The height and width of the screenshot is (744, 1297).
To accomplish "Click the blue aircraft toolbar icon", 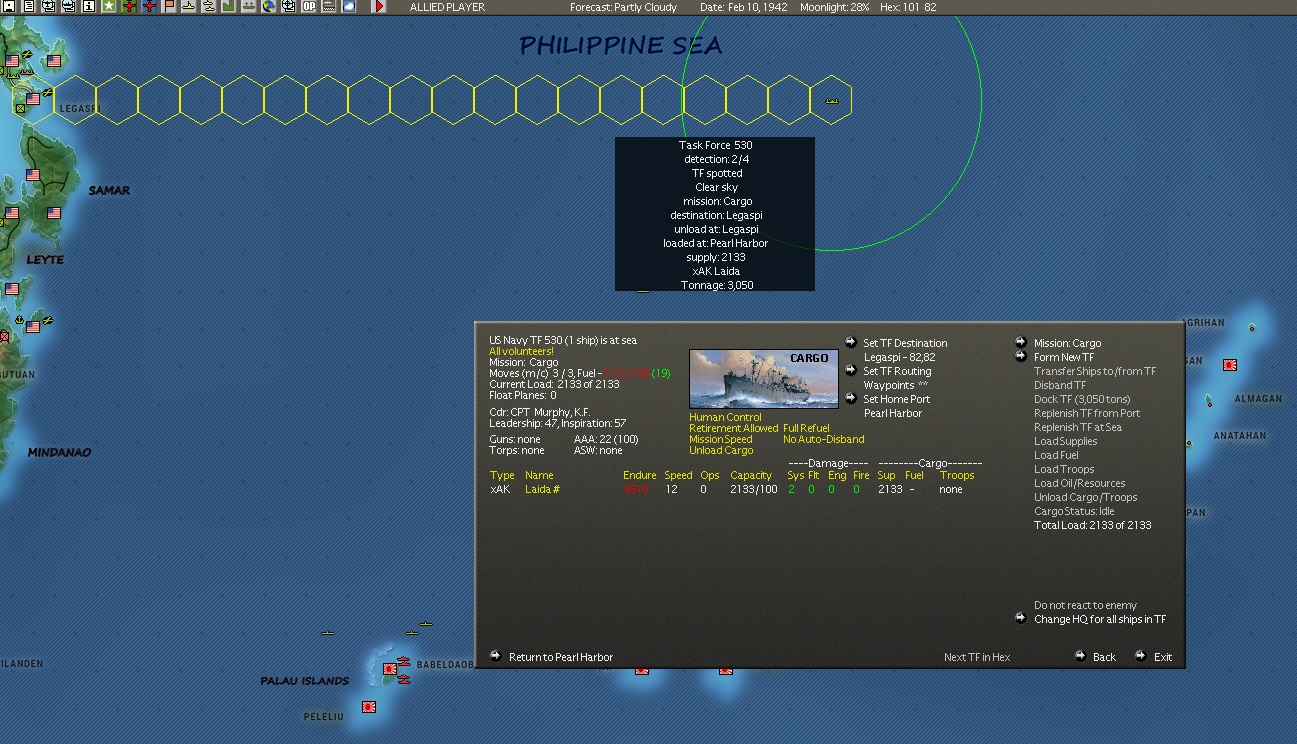I will click(150, 7).
